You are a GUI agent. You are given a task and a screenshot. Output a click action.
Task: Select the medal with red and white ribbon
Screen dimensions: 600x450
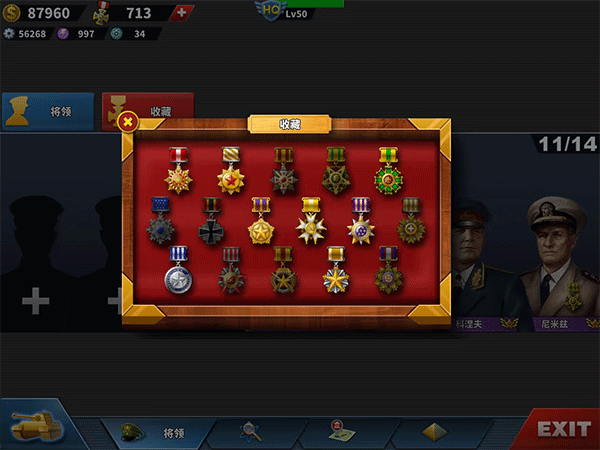[179, 172]
